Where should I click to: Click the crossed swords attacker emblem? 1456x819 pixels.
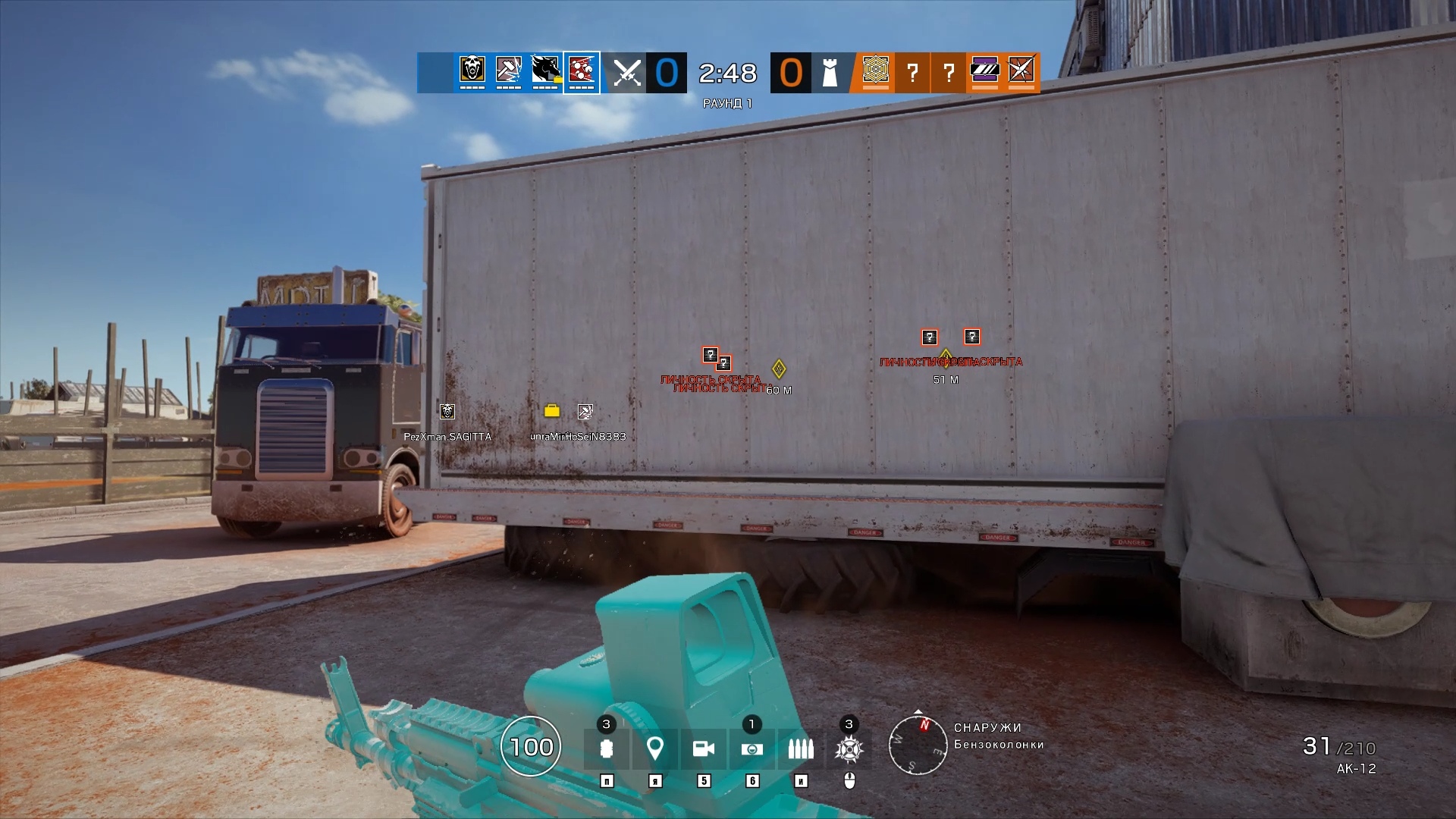coord(627,73)
